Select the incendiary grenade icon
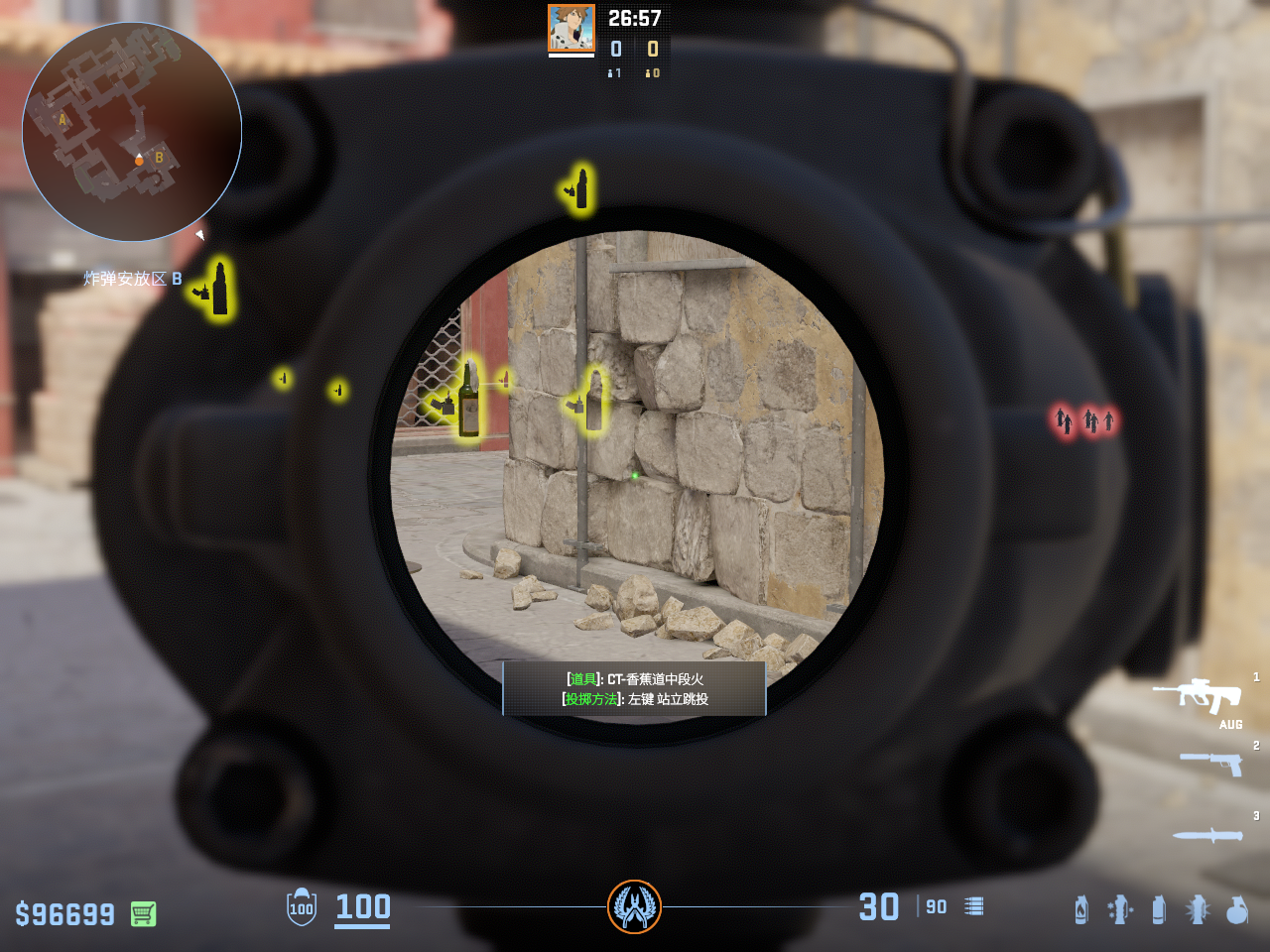 pyautogui.click(x=1081, y=909)
